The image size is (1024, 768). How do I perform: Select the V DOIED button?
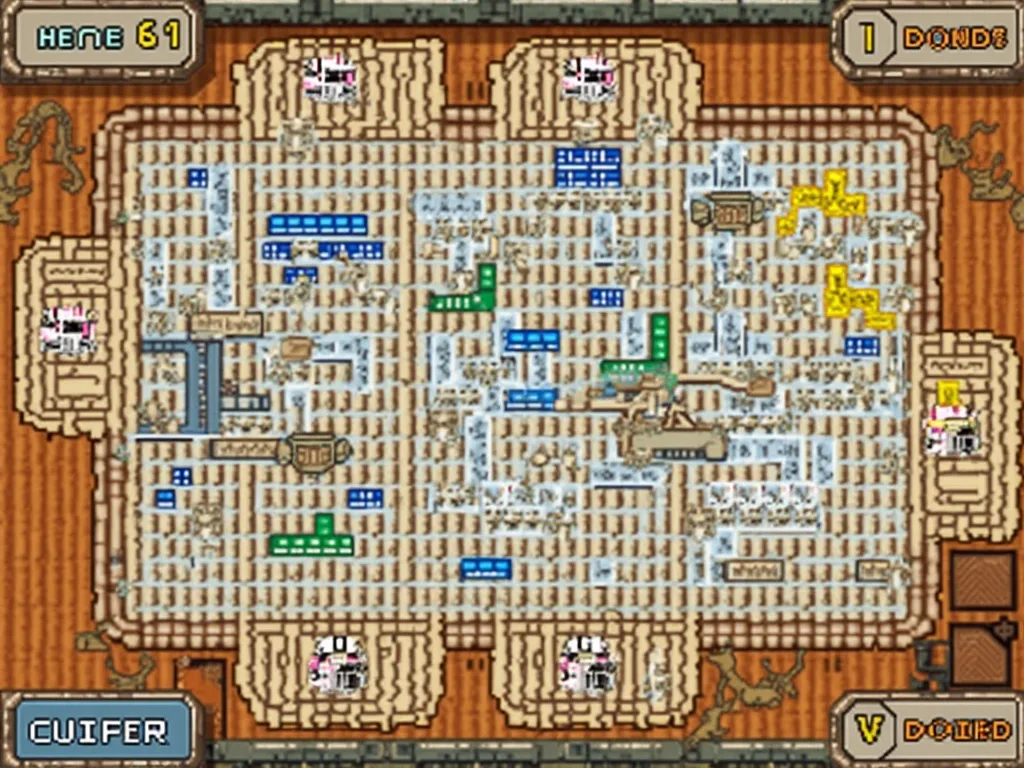[930, 730]
